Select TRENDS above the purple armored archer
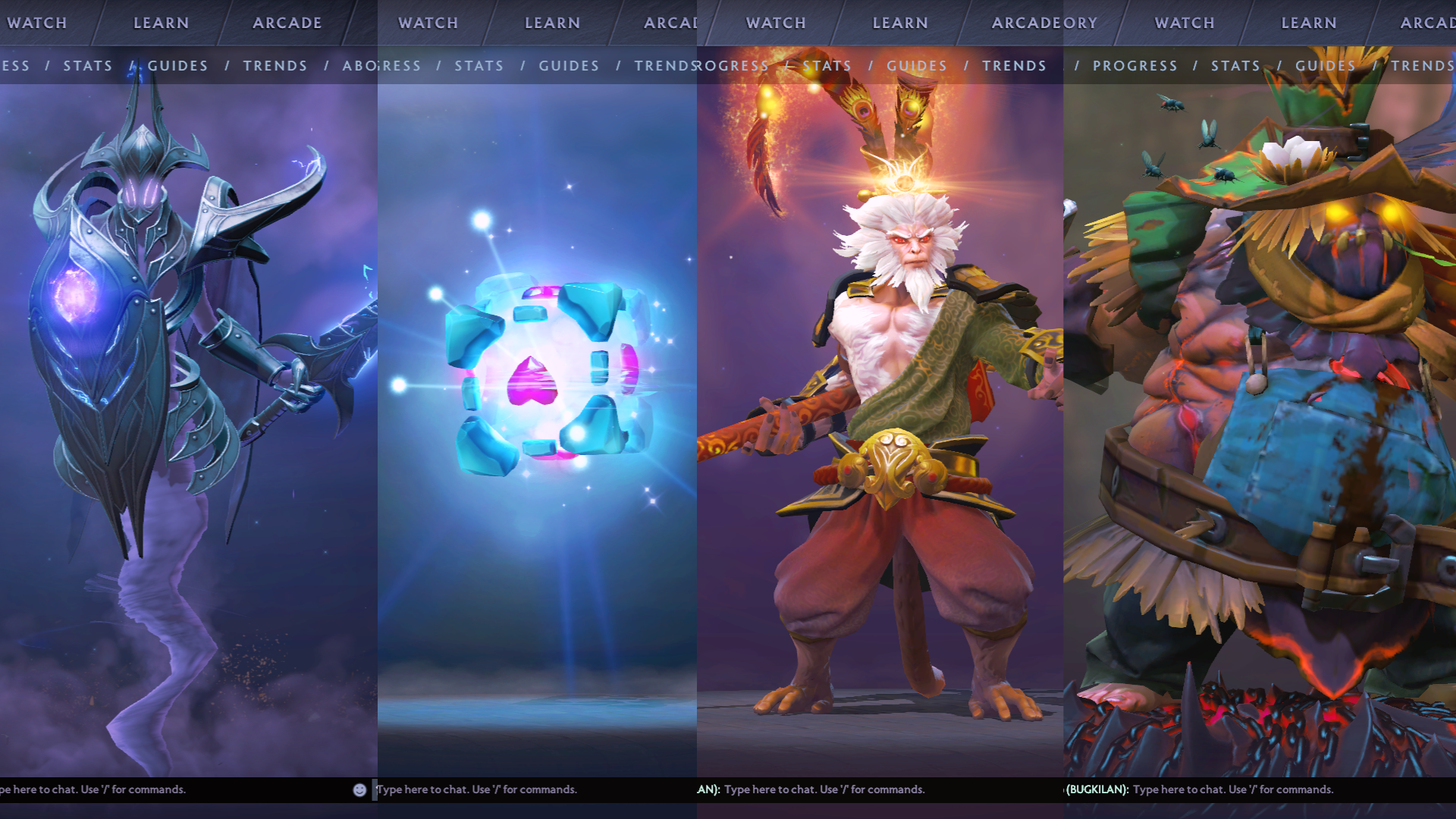Image resolution: width=1456 pixels, height=819 pixels. tap(275, 66)
